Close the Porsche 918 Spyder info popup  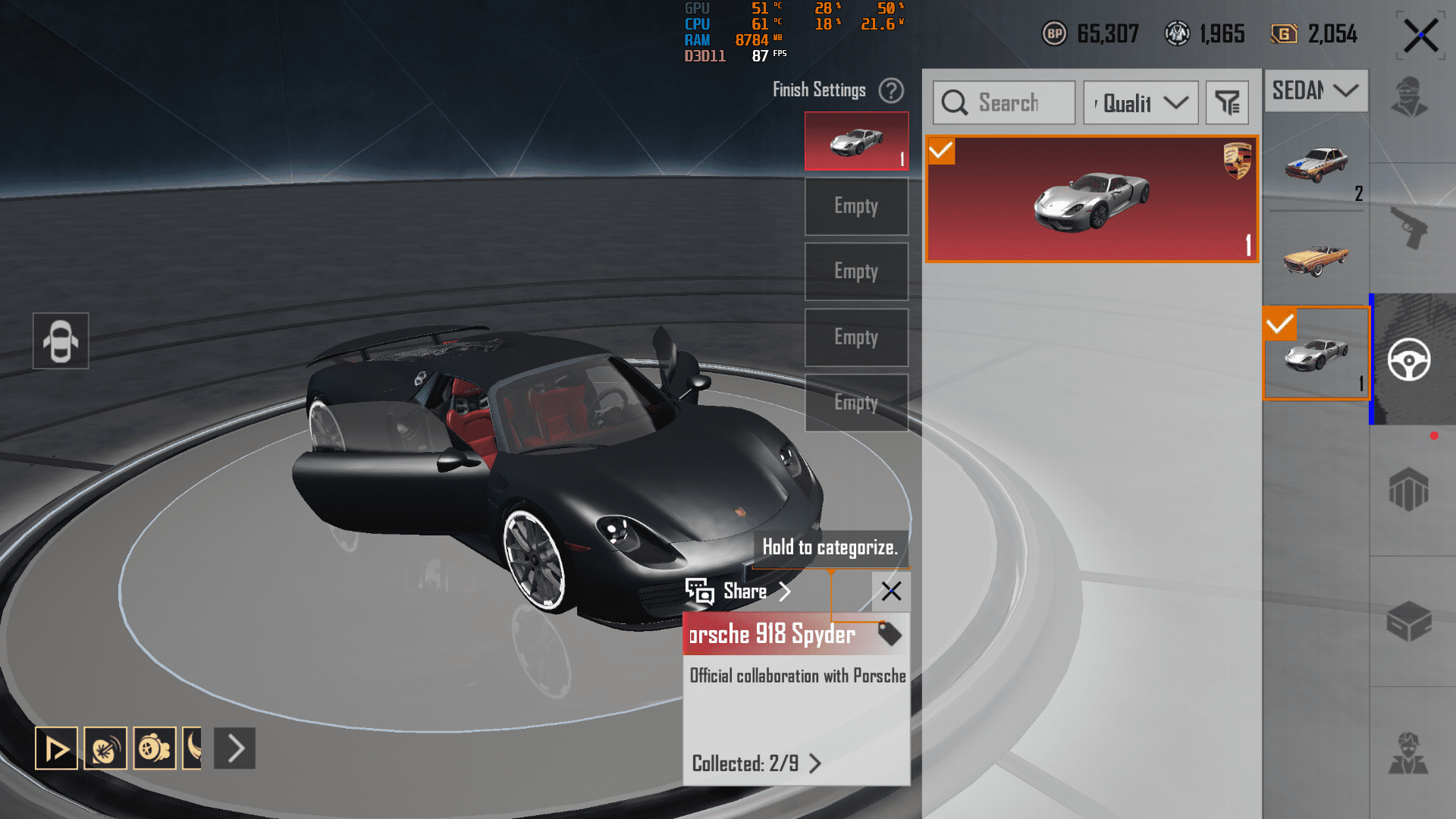[891, 591]
